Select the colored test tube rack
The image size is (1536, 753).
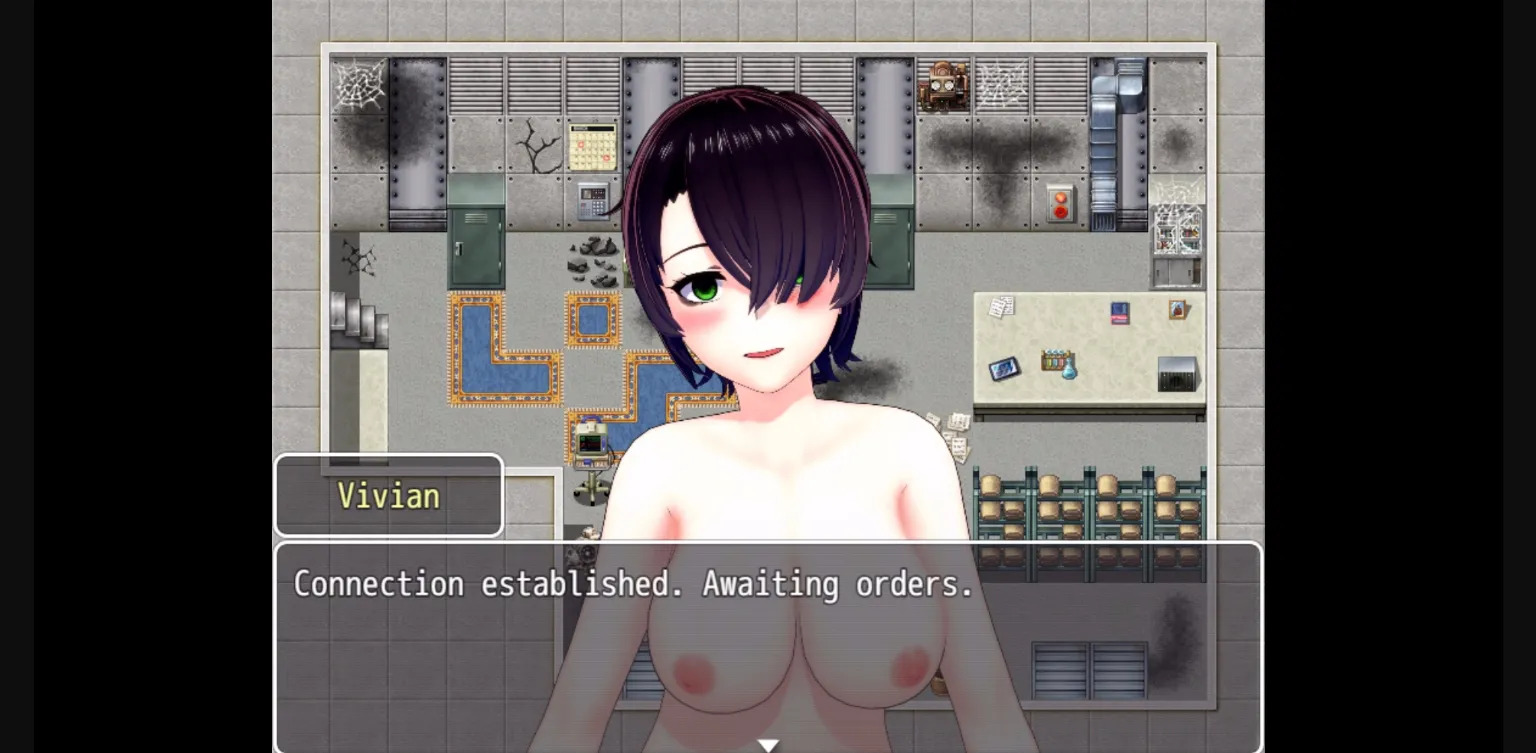(x=1055, y=358)
